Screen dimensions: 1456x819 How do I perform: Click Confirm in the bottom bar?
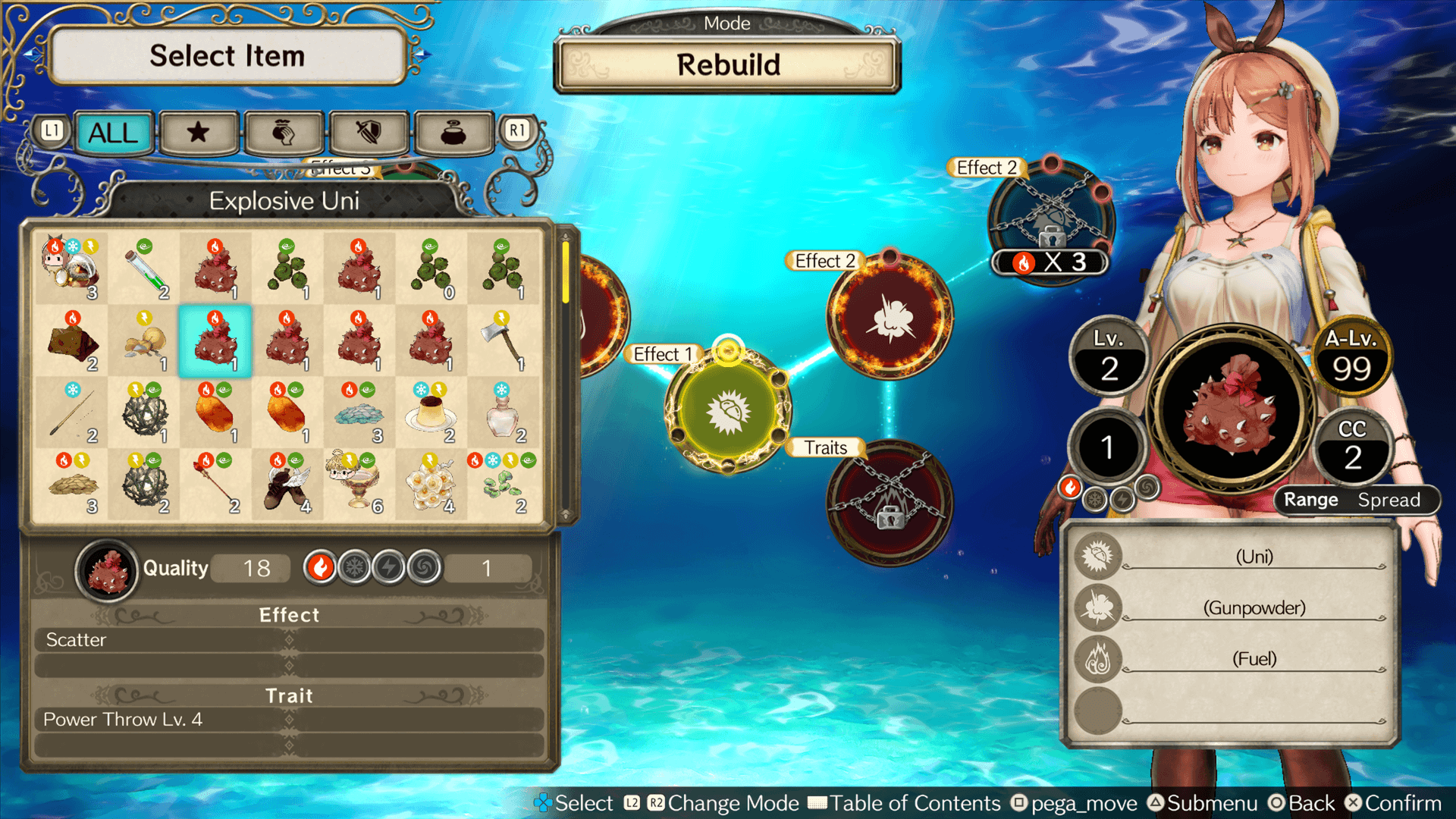pos(1407,802)
